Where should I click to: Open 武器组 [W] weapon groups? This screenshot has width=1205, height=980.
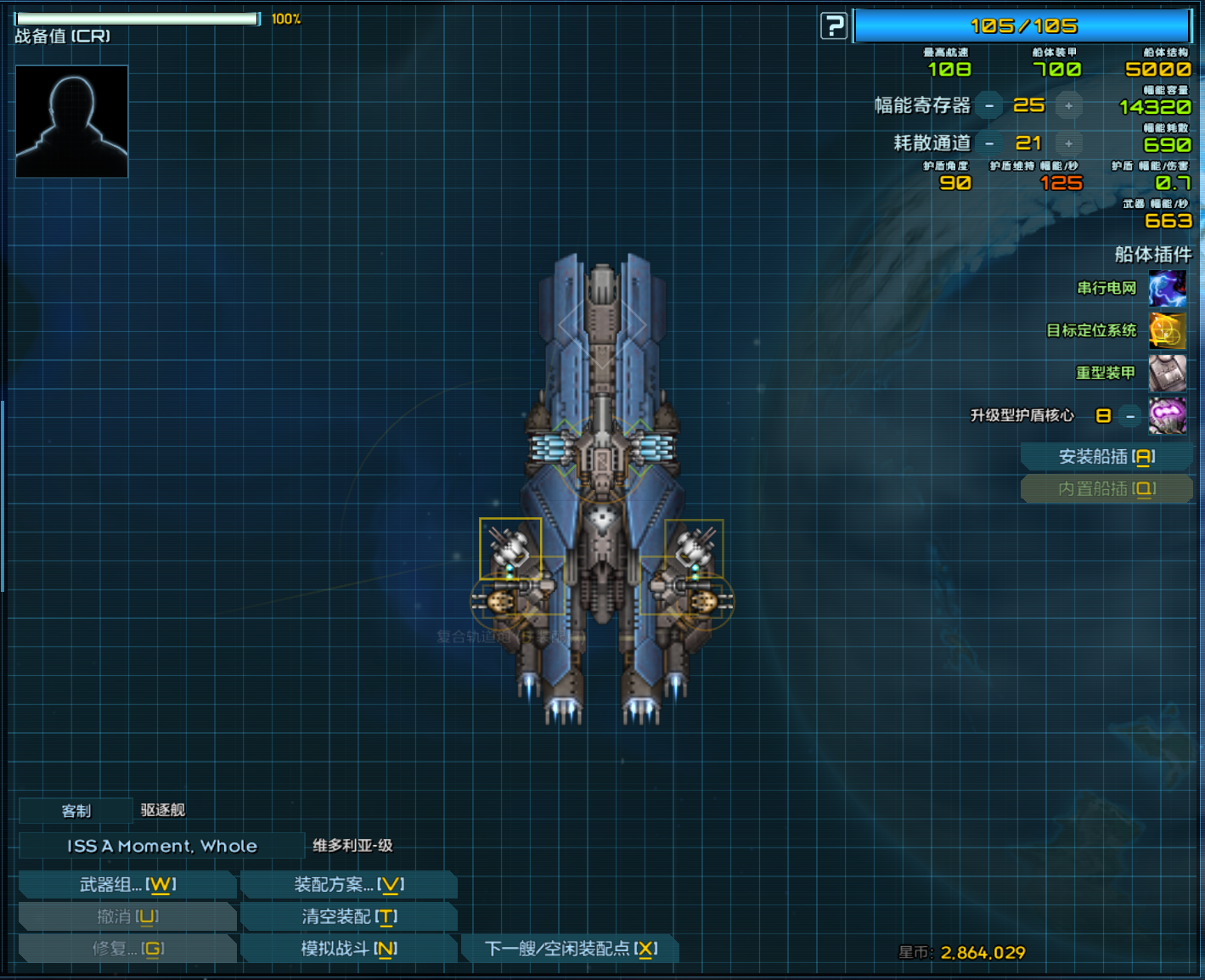127,884
